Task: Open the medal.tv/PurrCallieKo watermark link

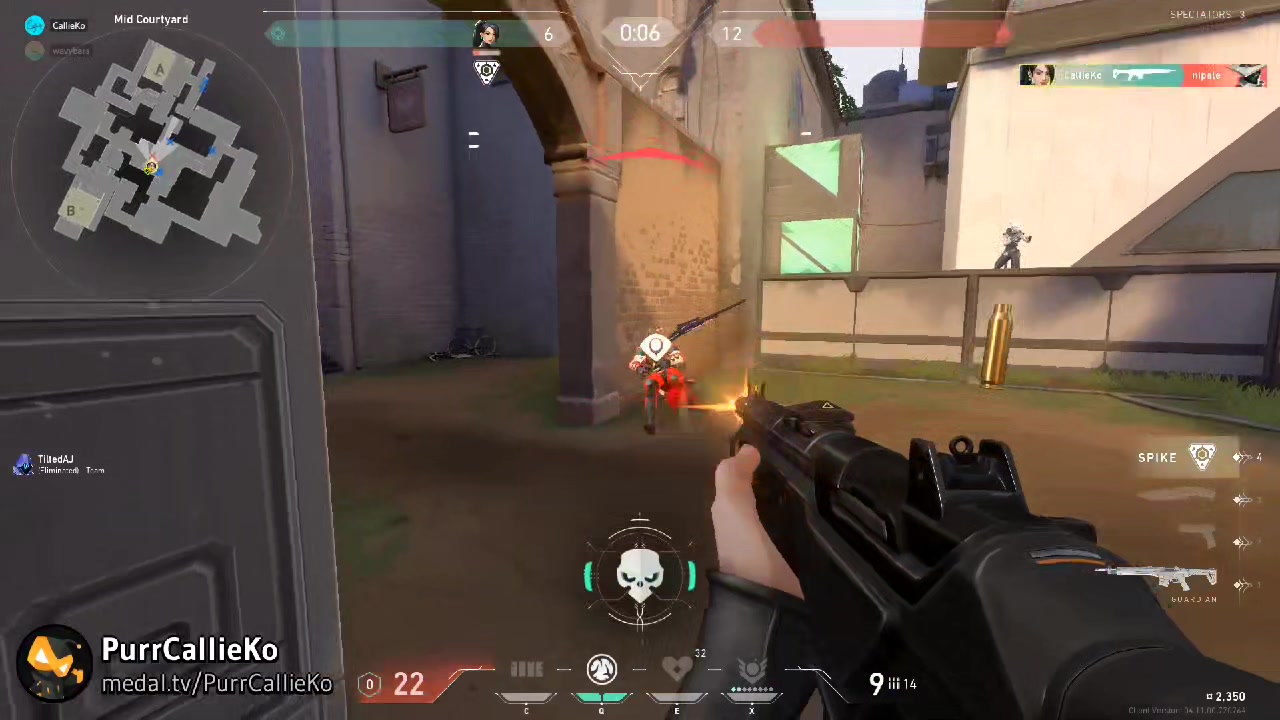Action: [x=217, y=684]
